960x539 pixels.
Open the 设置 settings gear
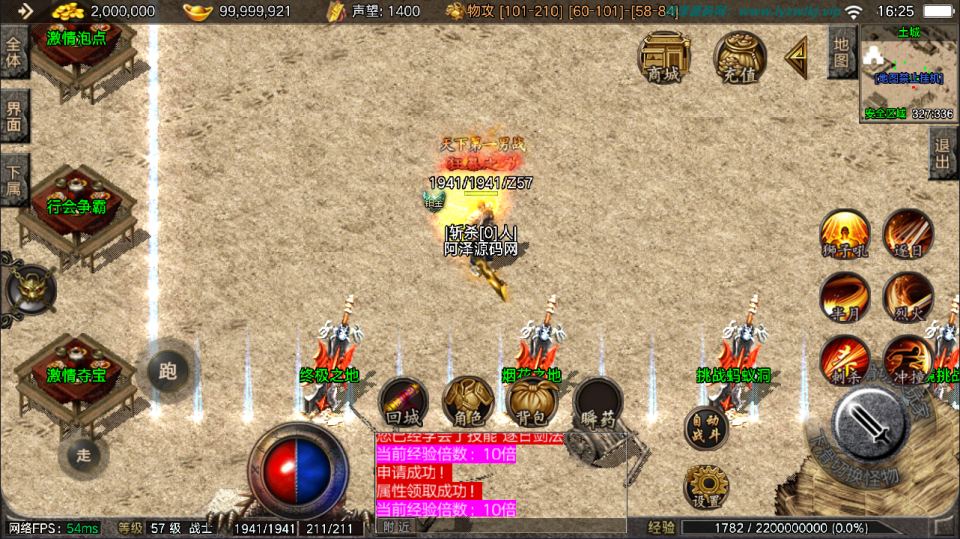pos(706,488)
